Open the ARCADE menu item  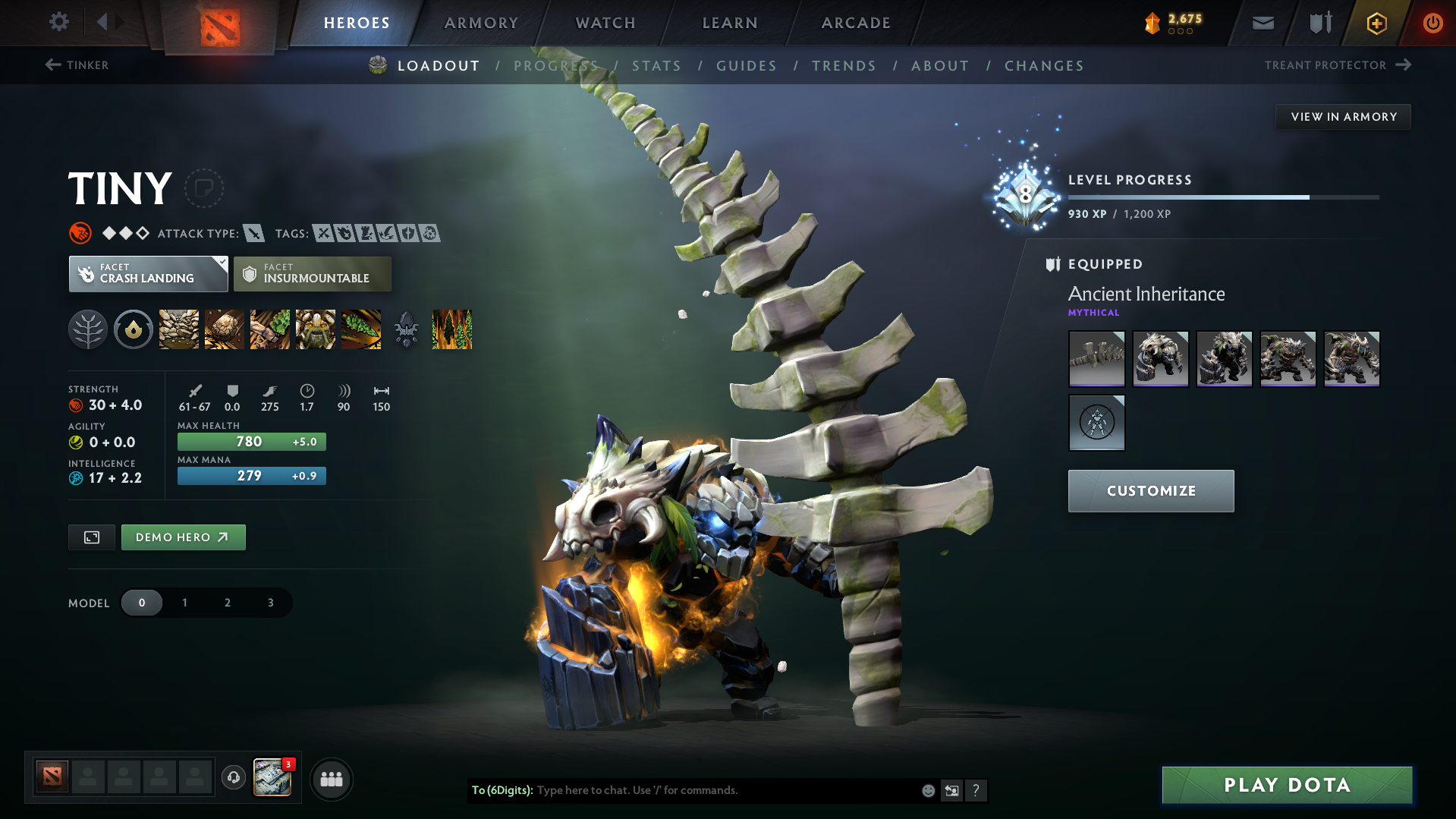click(856, 23)
